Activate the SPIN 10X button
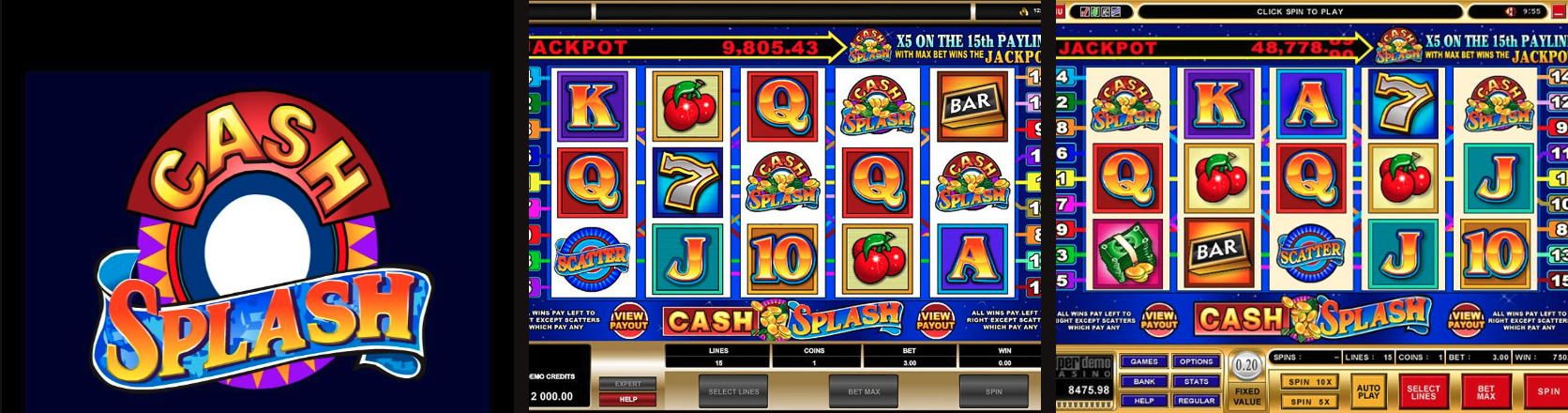1568x413 pixels. pyautogui.click(x=1311, y=382)
